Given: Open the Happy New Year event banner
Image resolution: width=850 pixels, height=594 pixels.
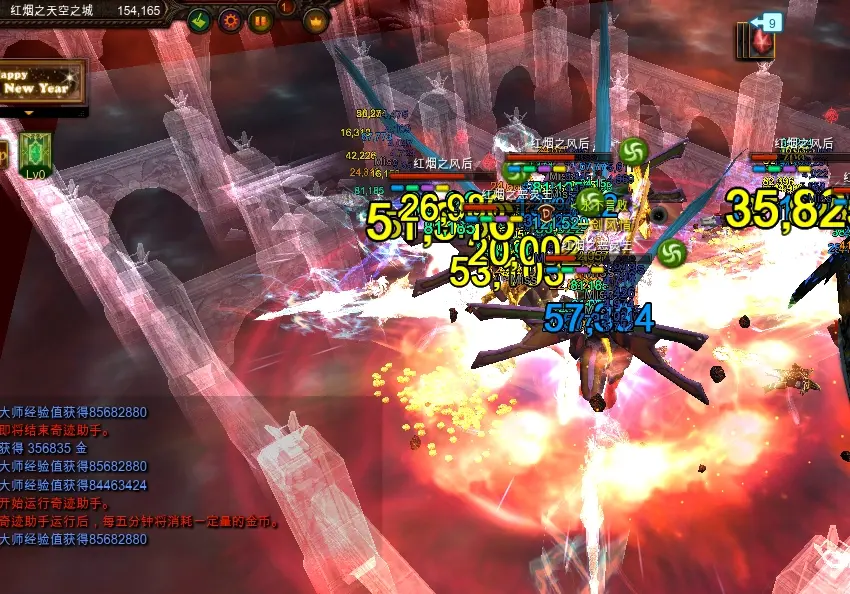Looking at the screenshot, I should pos(40,81).
